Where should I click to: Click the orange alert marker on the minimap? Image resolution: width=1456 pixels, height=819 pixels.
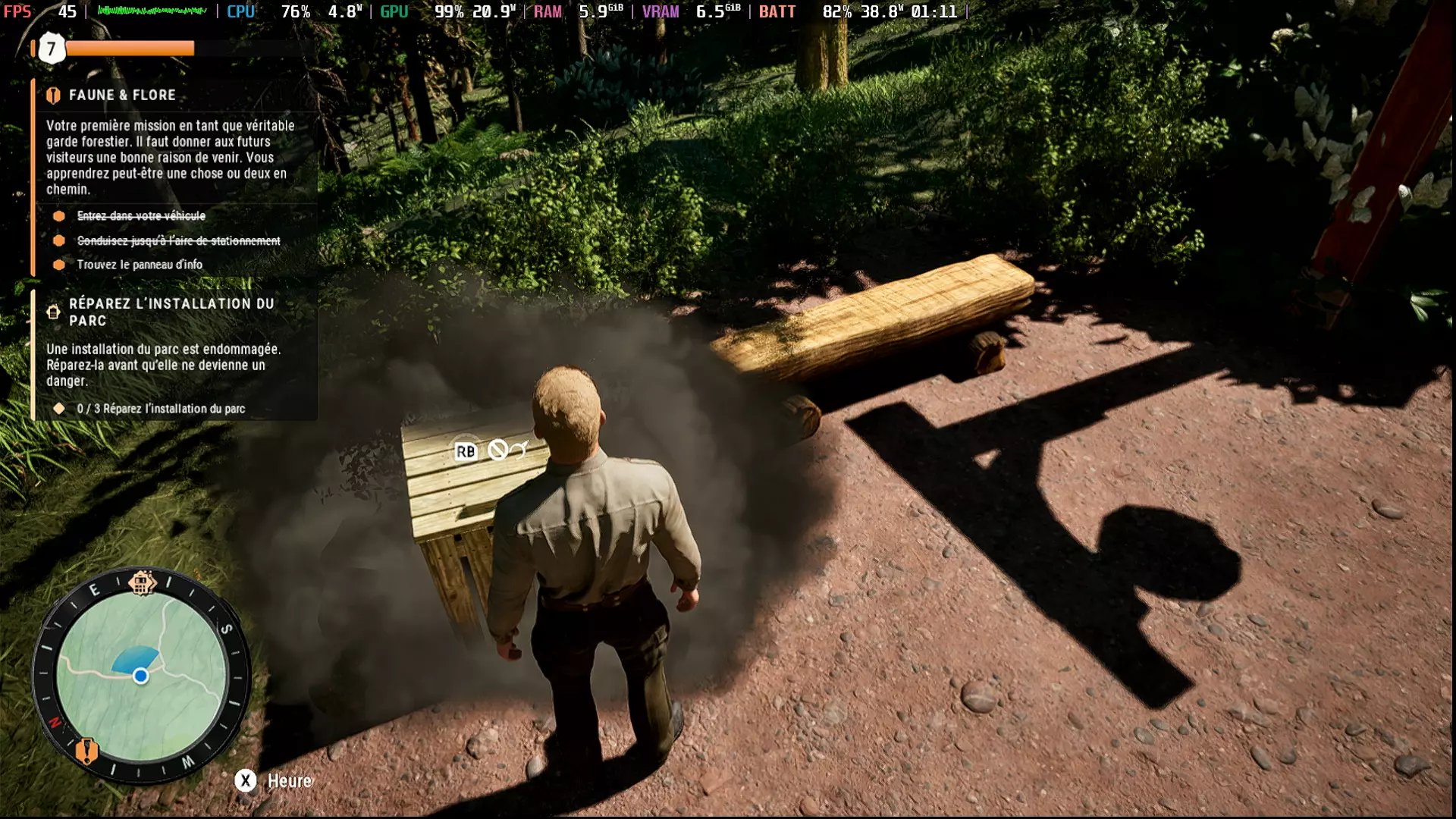86,751
